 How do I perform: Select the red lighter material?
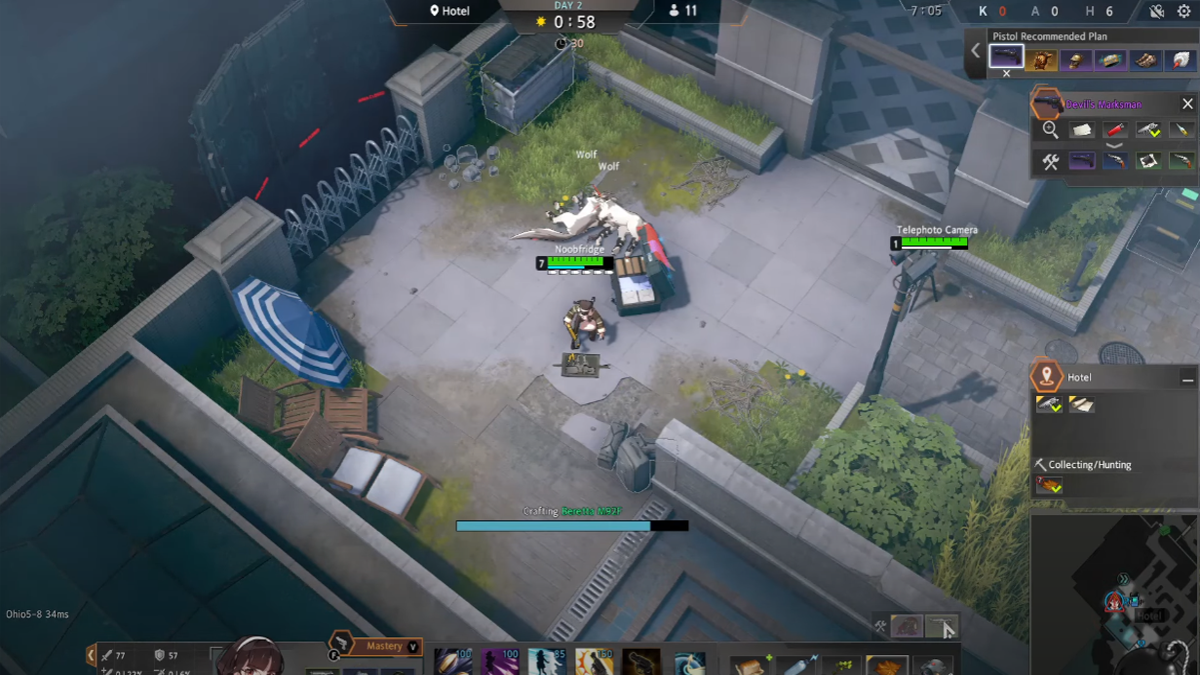tap(1115, 130)
